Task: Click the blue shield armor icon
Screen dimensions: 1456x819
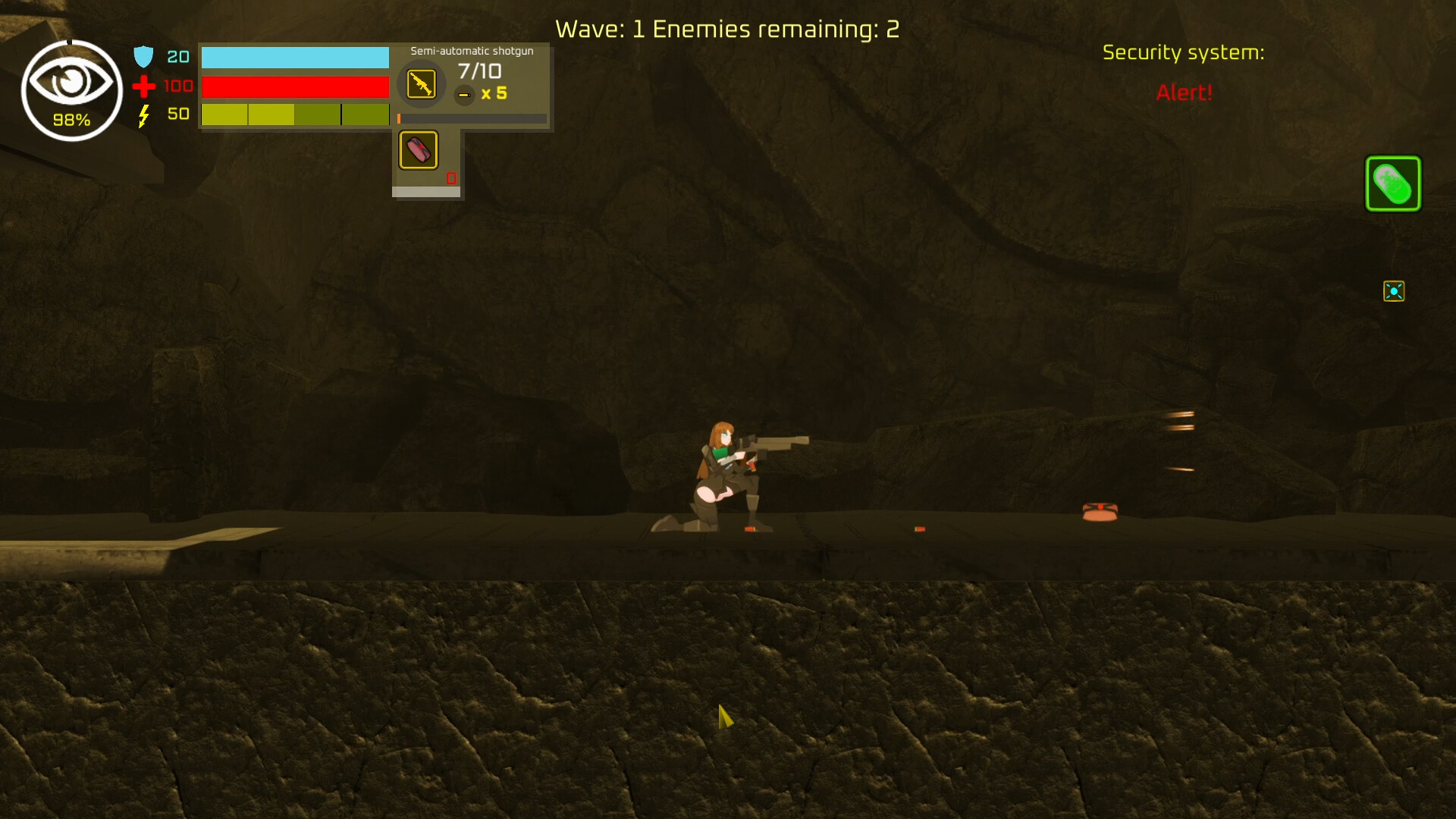Action: coord(143,56)
